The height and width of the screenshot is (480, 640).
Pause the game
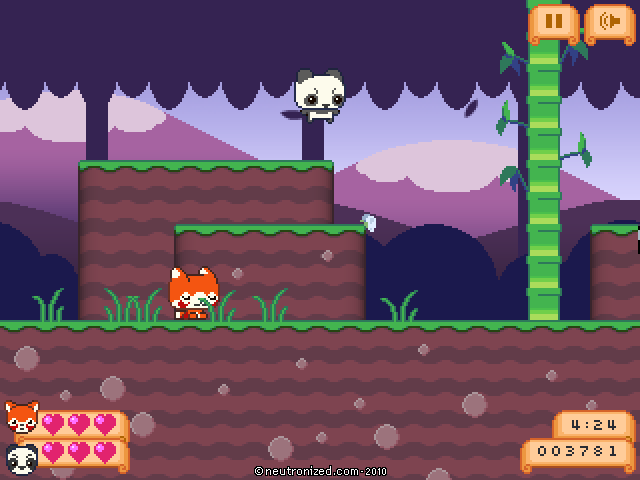[554, 20]
